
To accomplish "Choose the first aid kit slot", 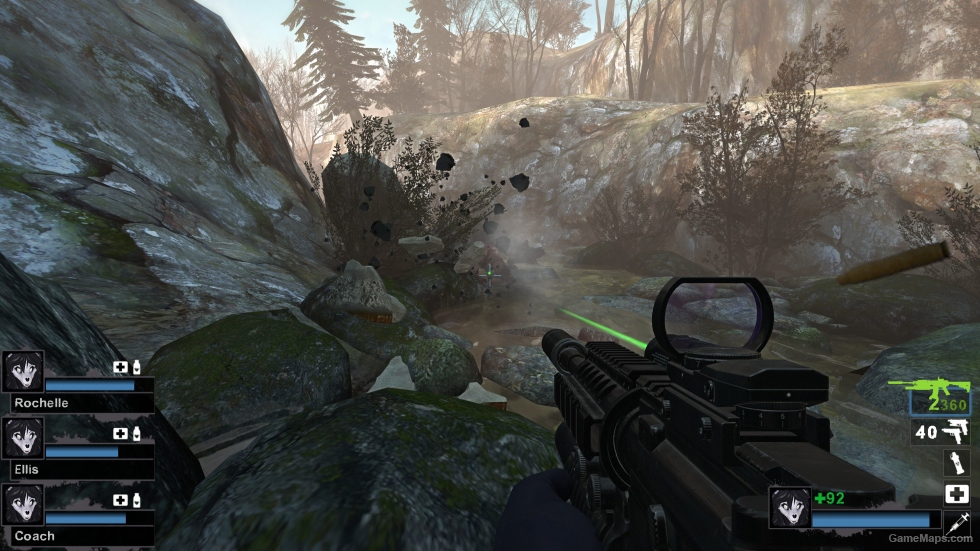I will tap(957, 493).
